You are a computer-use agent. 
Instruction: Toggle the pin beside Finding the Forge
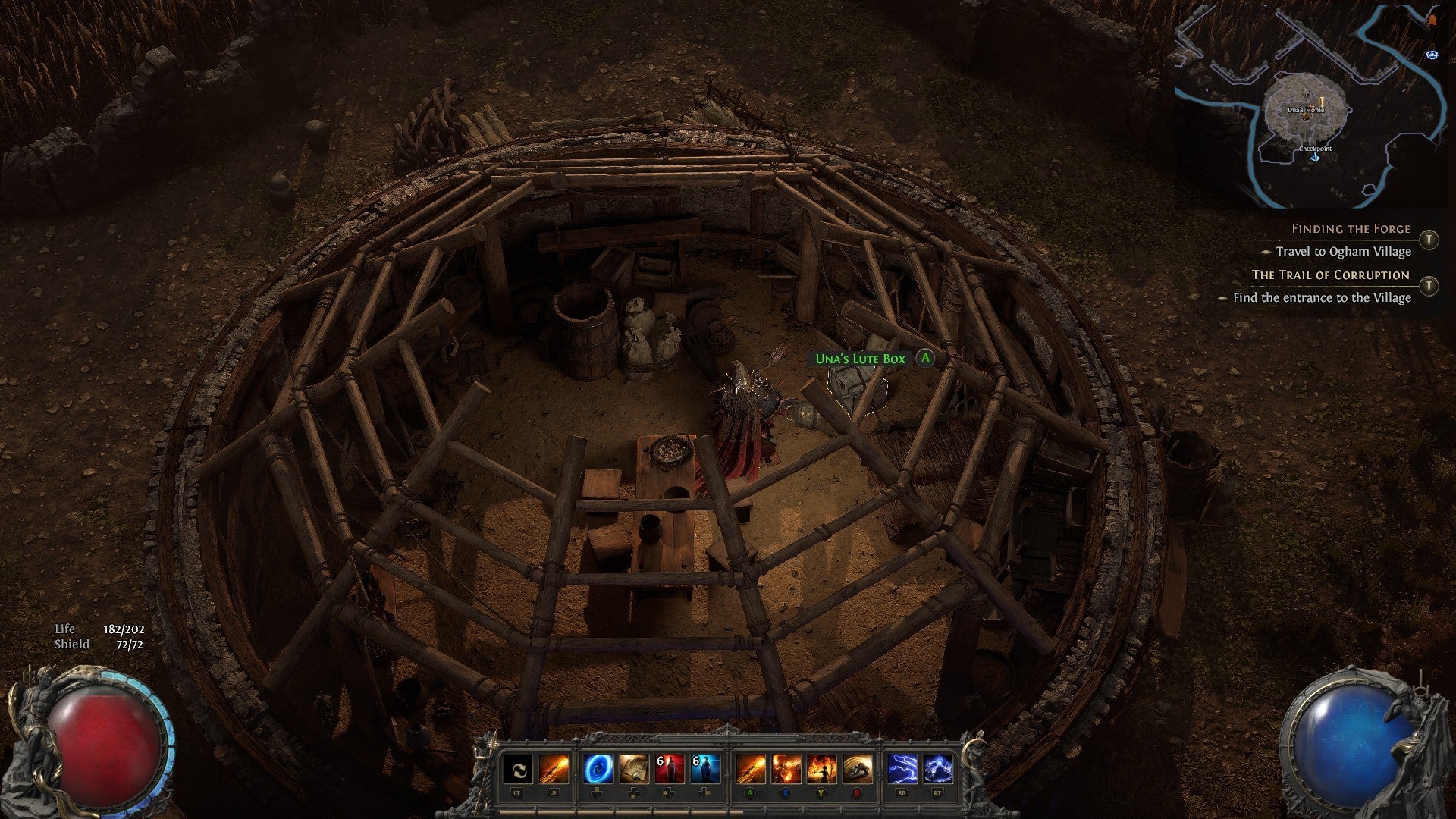(x=1429, y=240)
